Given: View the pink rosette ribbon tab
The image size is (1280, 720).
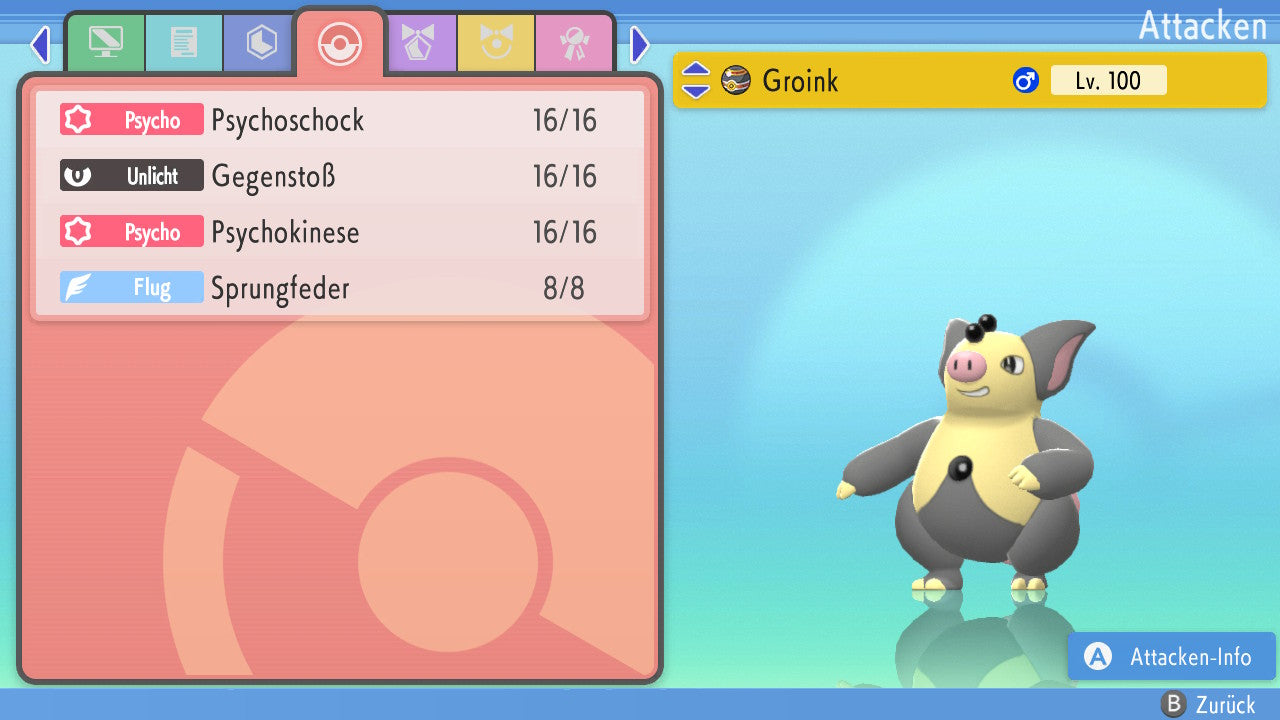Looking at the screenshot, I should [574, 43].
